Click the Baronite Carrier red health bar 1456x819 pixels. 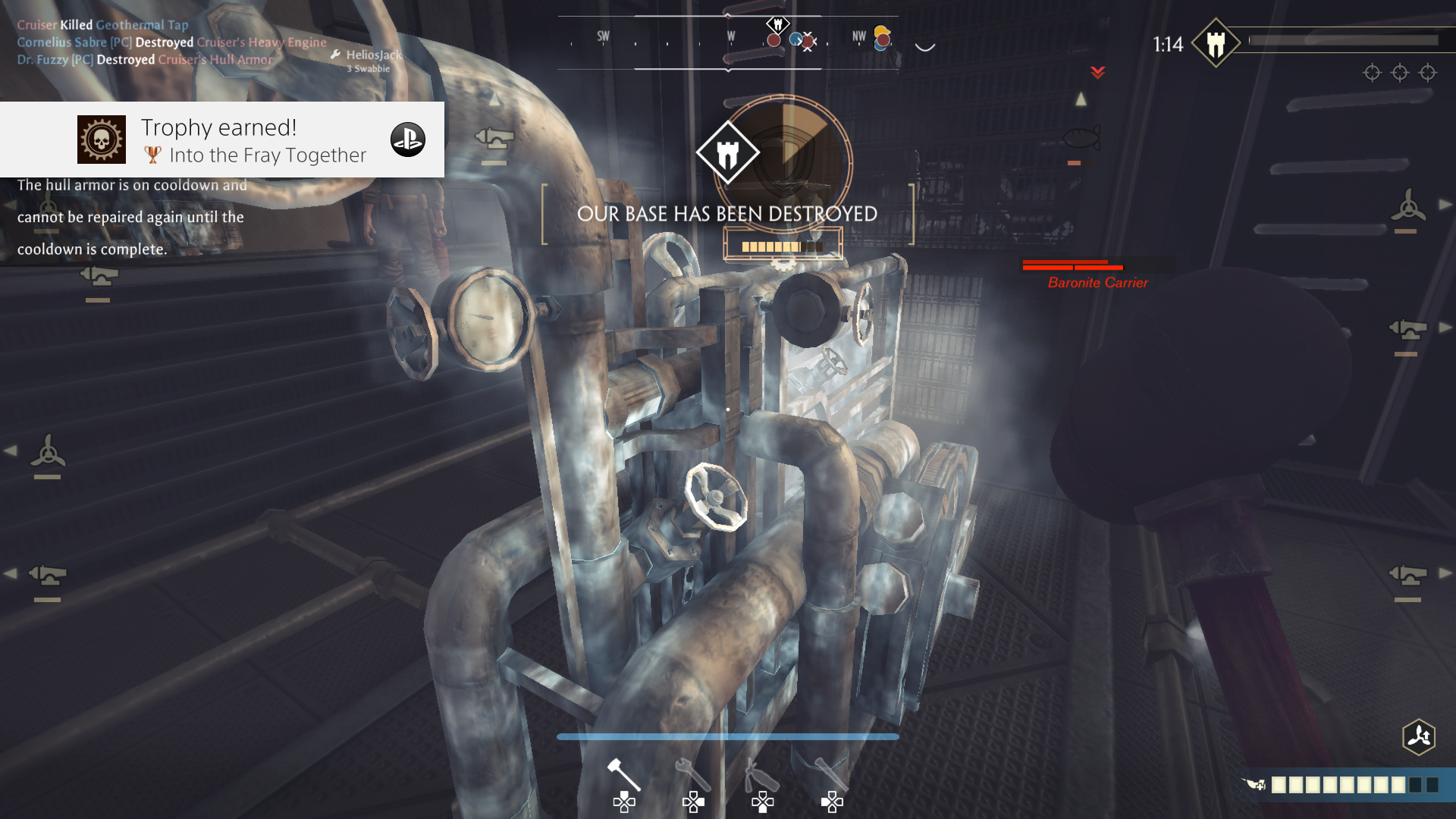[x=1072, y=267]
